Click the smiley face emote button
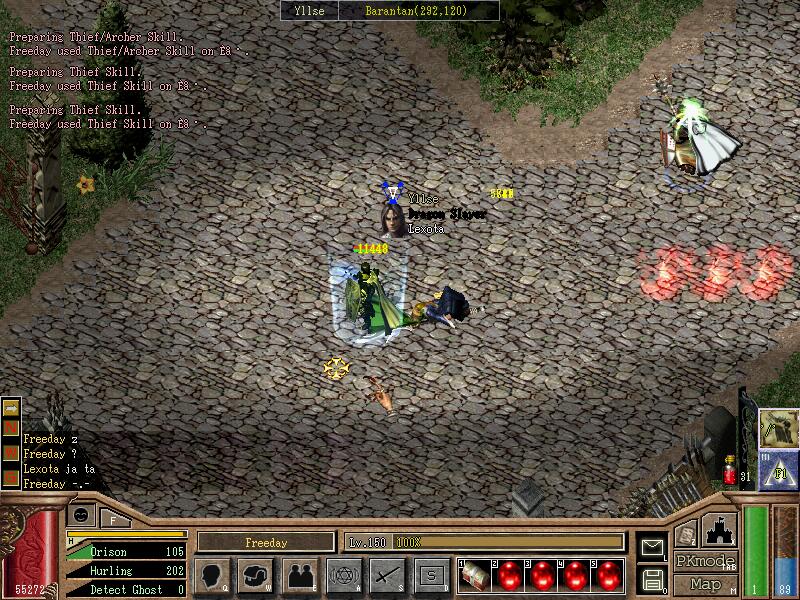800x600 pixels. point(79,515)
